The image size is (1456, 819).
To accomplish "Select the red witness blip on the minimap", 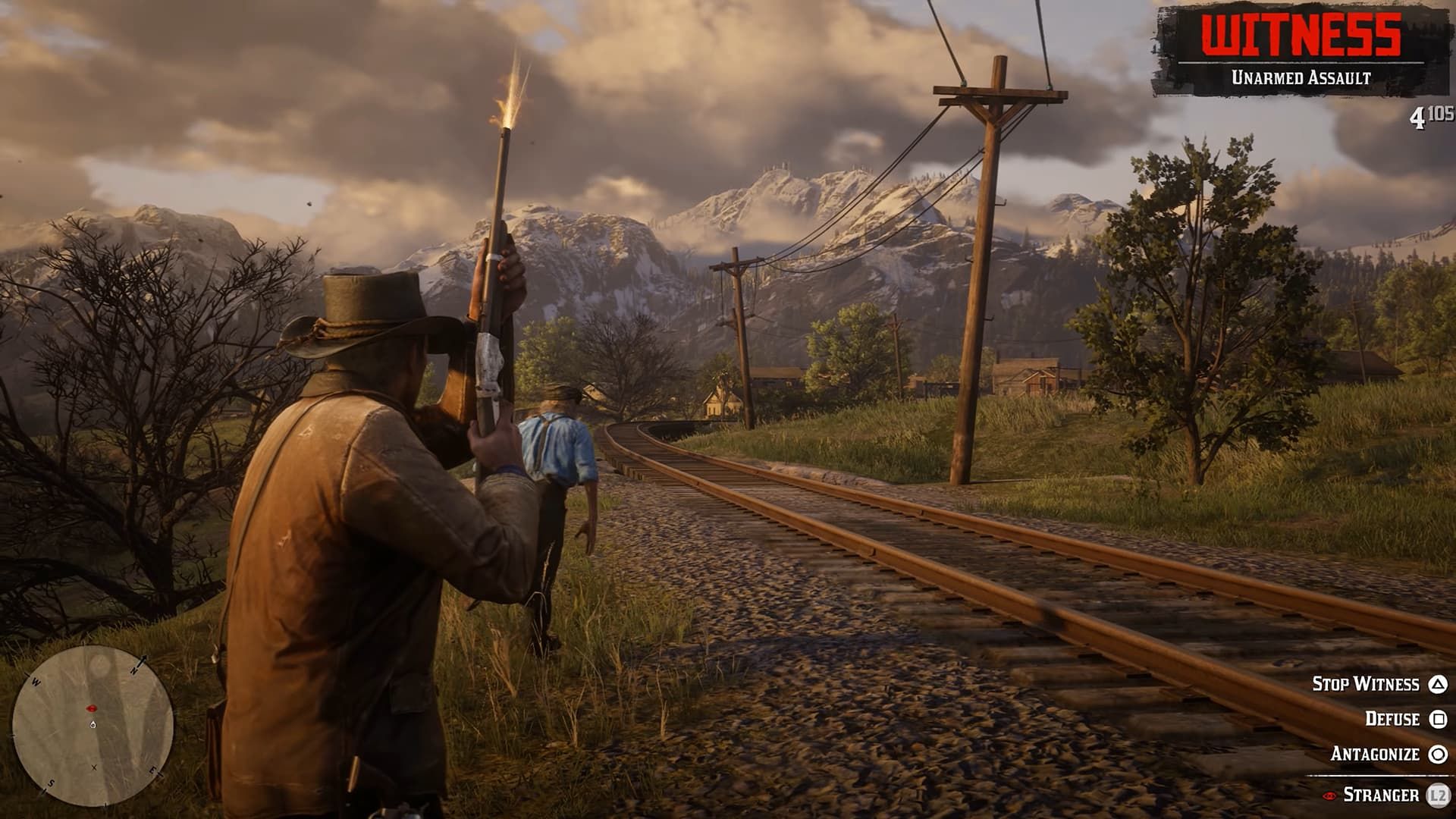I will 91,707.
